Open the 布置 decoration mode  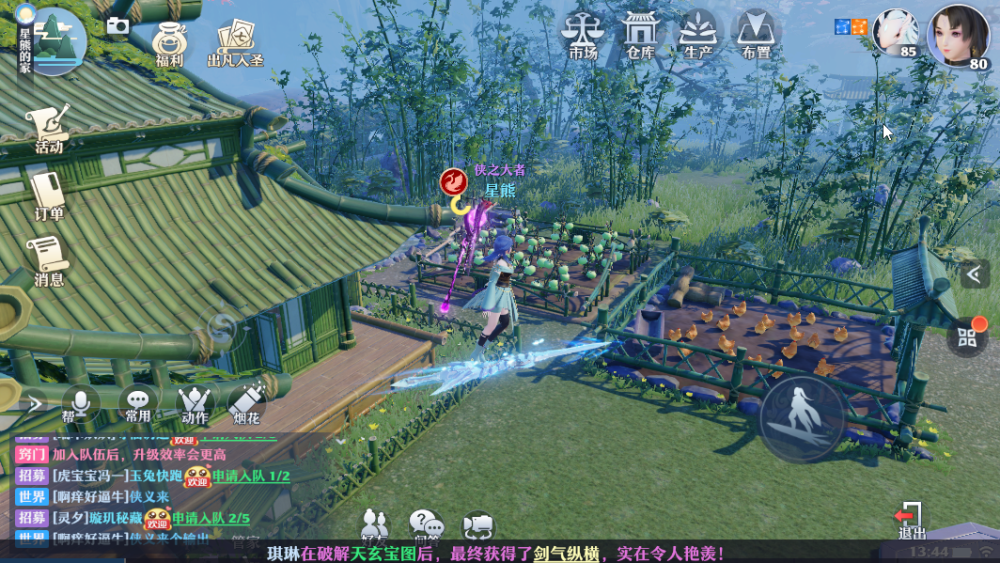pos(756,33)
